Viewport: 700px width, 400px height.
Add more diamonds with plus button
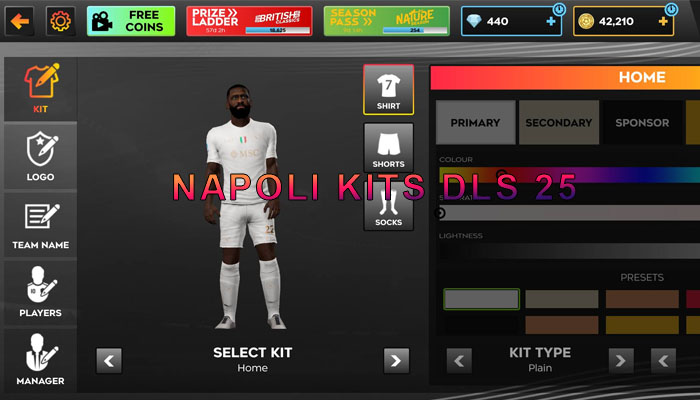pyautogui.click(x=551, y=20)
